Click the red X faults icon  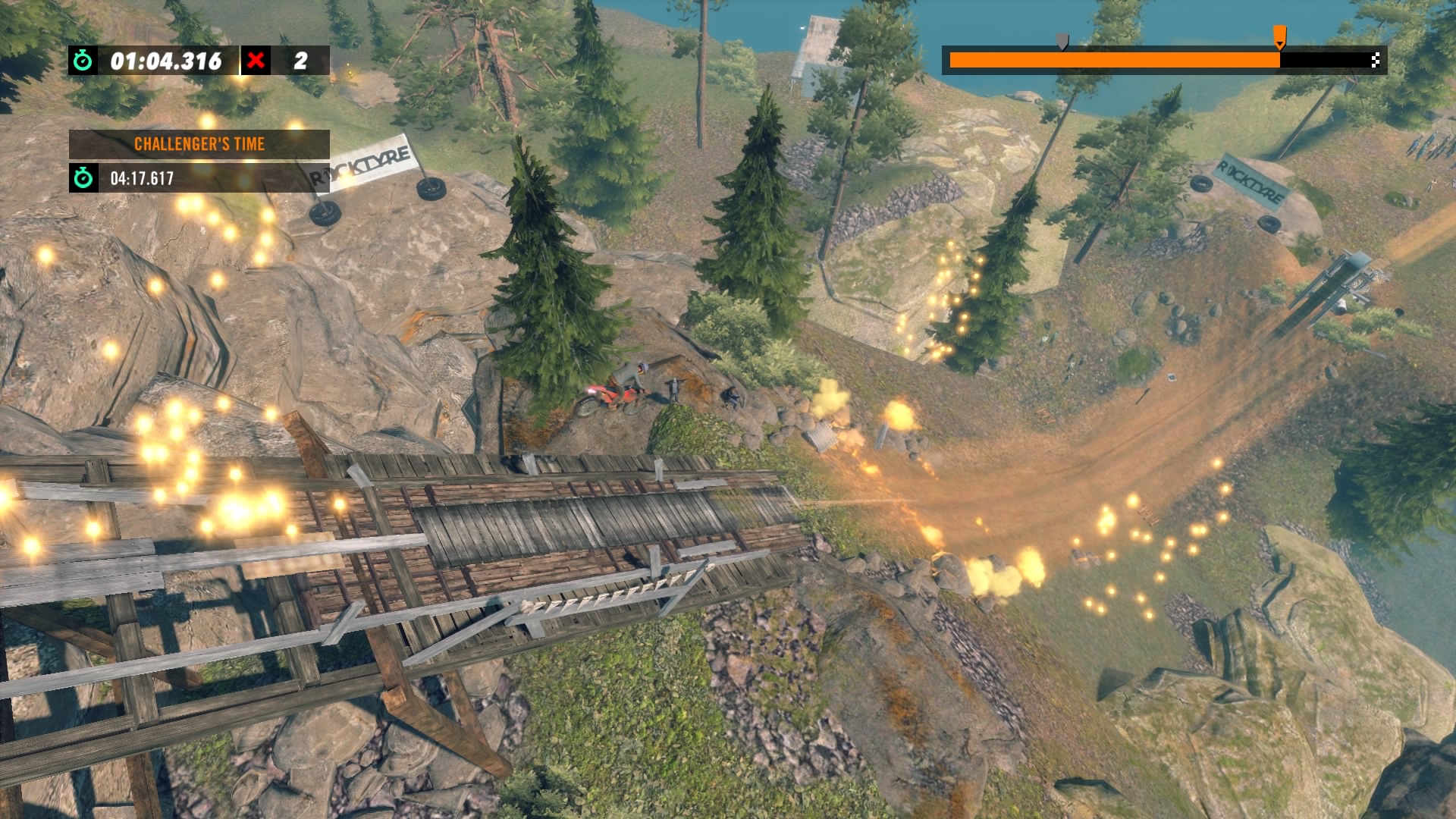[x=256, y=61]
